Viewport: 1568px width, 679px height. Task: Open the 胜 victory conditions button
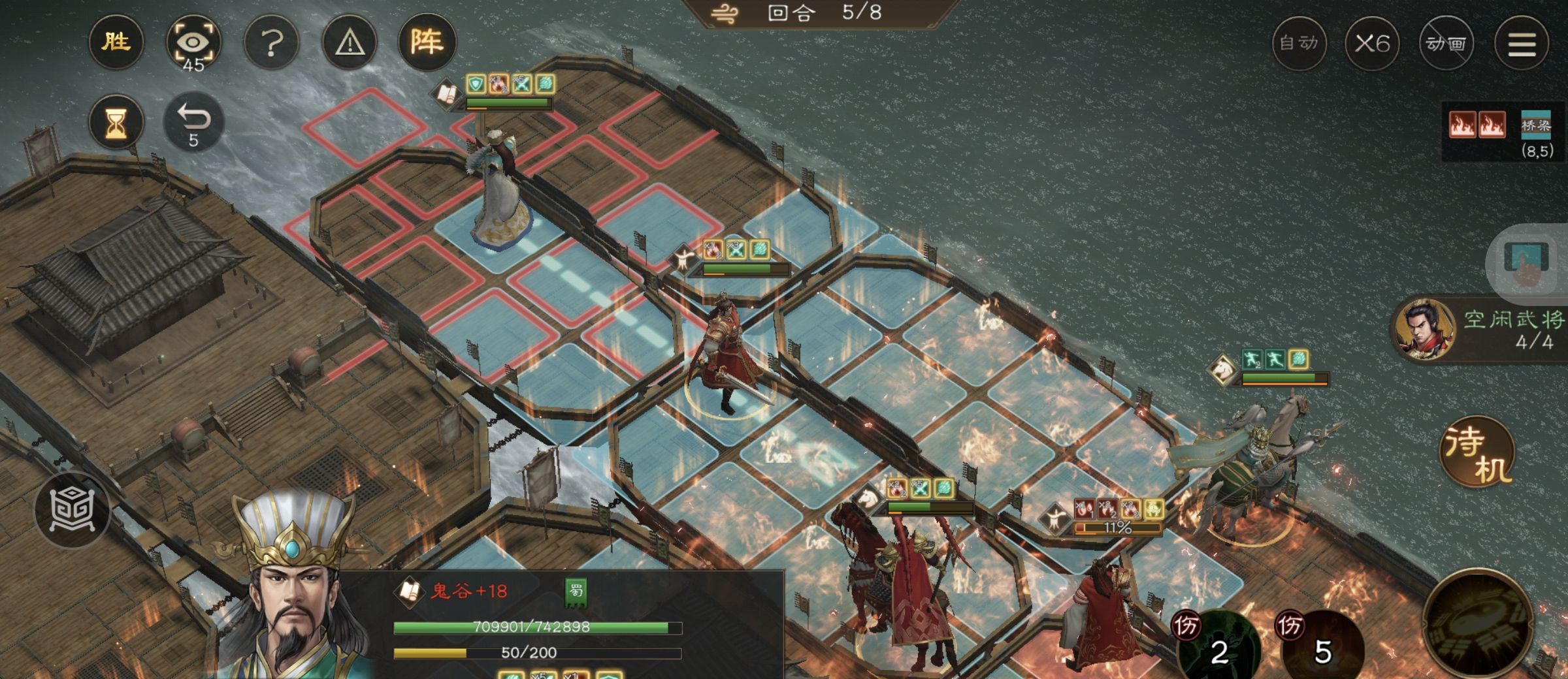click(x=116, y=43)
